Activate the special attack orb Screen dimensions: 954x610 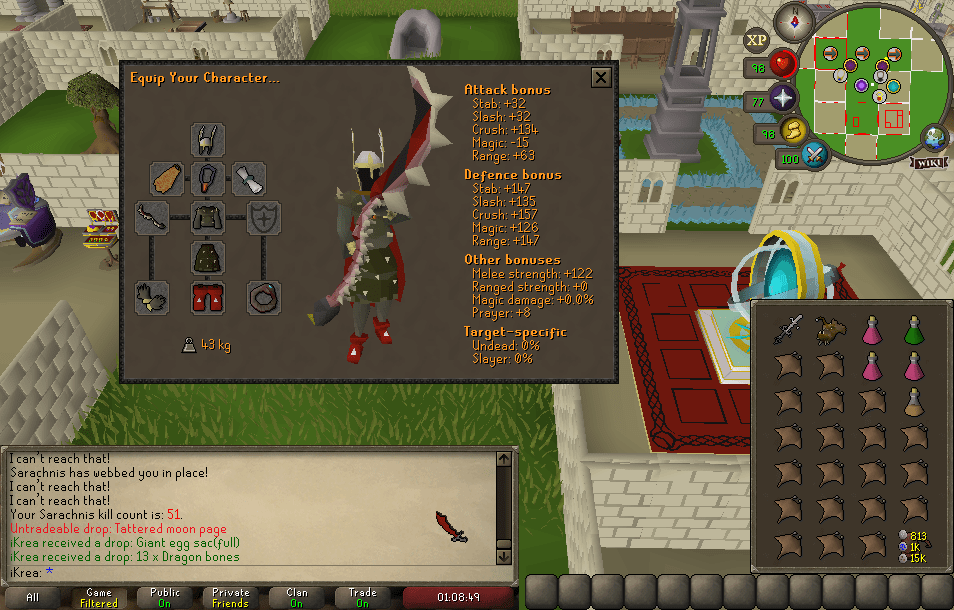coord(815,155)
